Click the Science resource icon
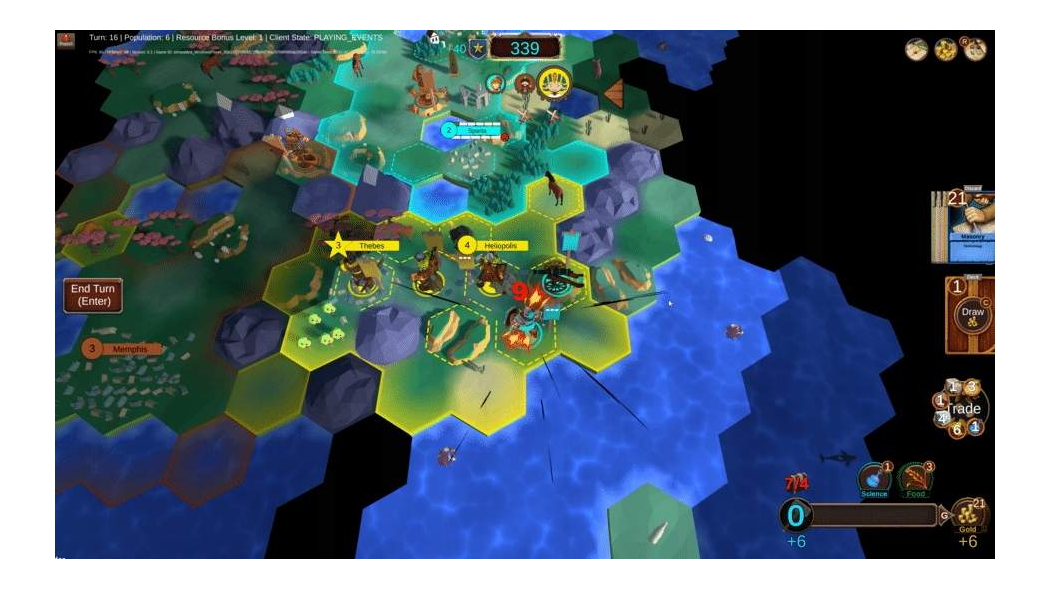1050x590 pixels. [x=874, y=479]
